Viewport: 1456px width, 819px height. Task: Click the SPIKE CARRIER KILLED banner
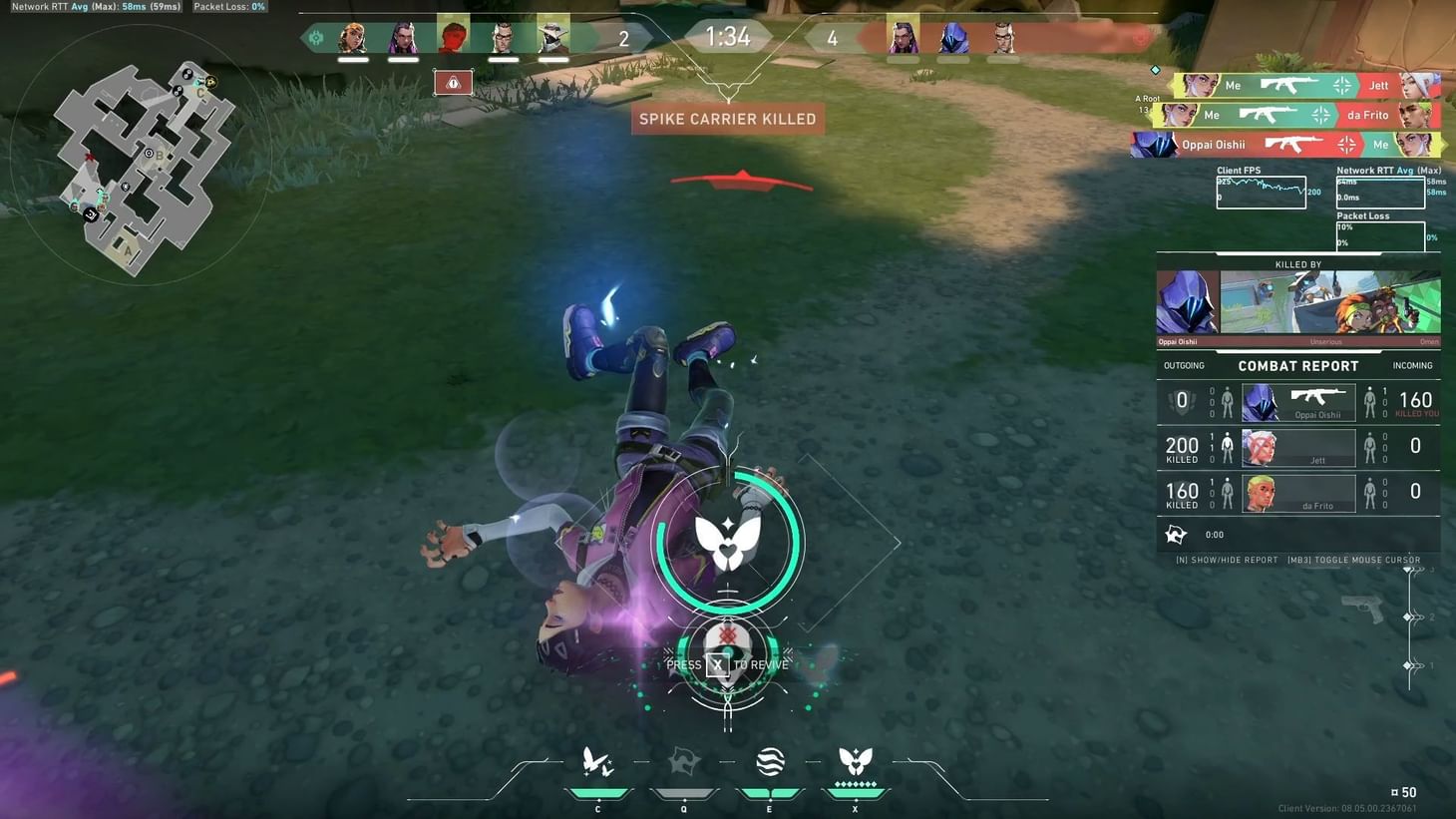click(x=727, y=118)
